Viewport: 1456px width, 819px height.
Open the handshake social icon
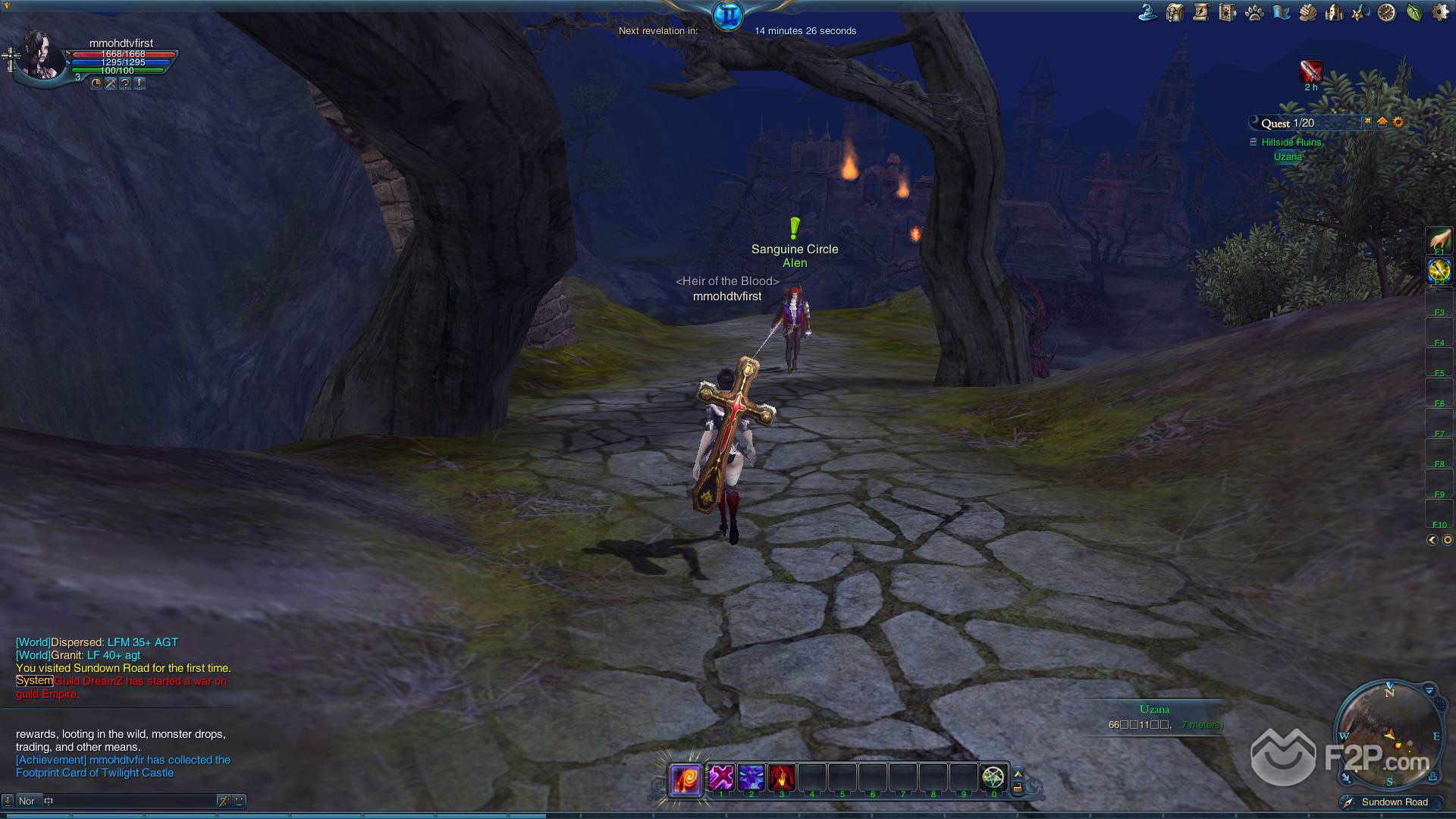[1308, 12]
